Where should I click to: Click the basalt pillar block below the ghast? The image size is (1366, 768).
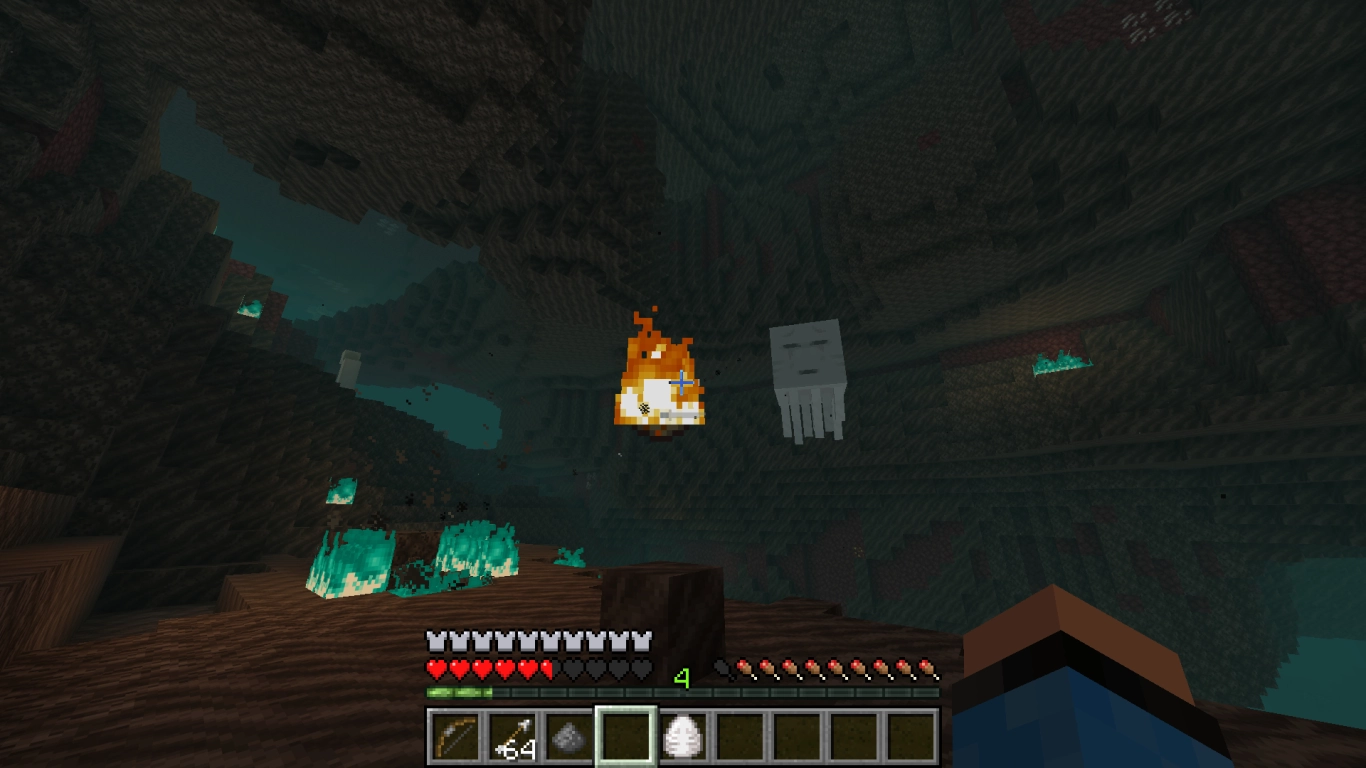coord(662,595)
